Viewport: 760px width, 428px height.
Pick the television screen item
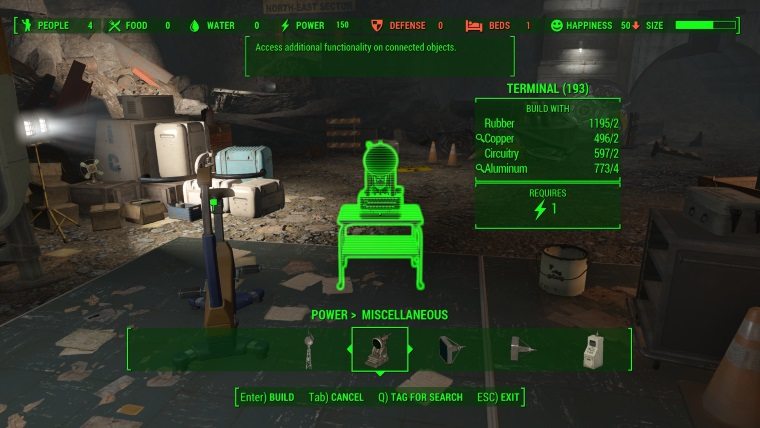[x=447, y=348]
